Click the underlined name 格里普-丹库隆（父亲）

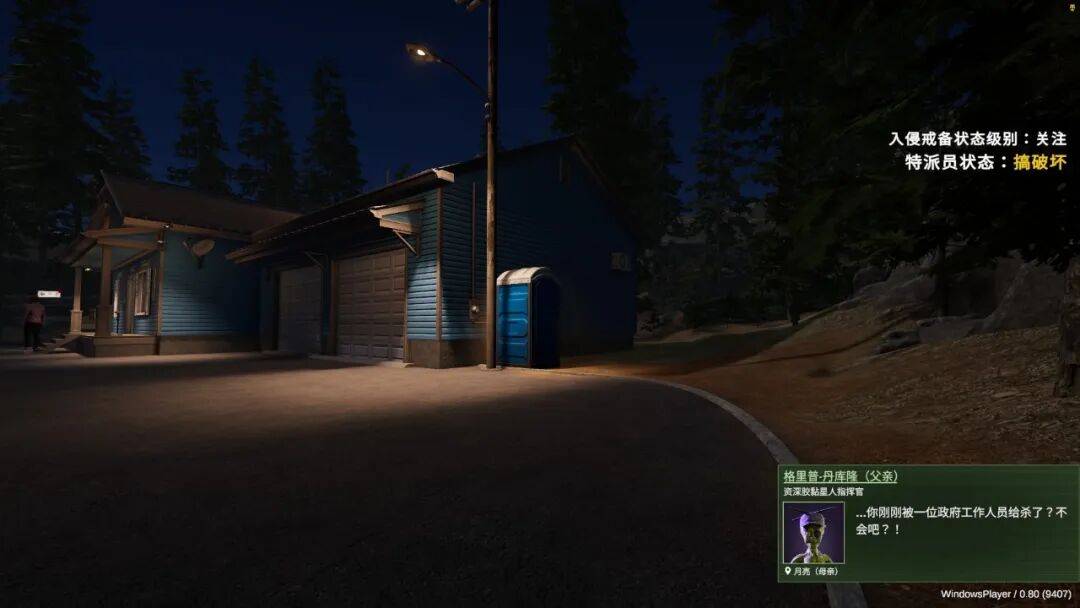pyautogui.click(x=840, y=476)
